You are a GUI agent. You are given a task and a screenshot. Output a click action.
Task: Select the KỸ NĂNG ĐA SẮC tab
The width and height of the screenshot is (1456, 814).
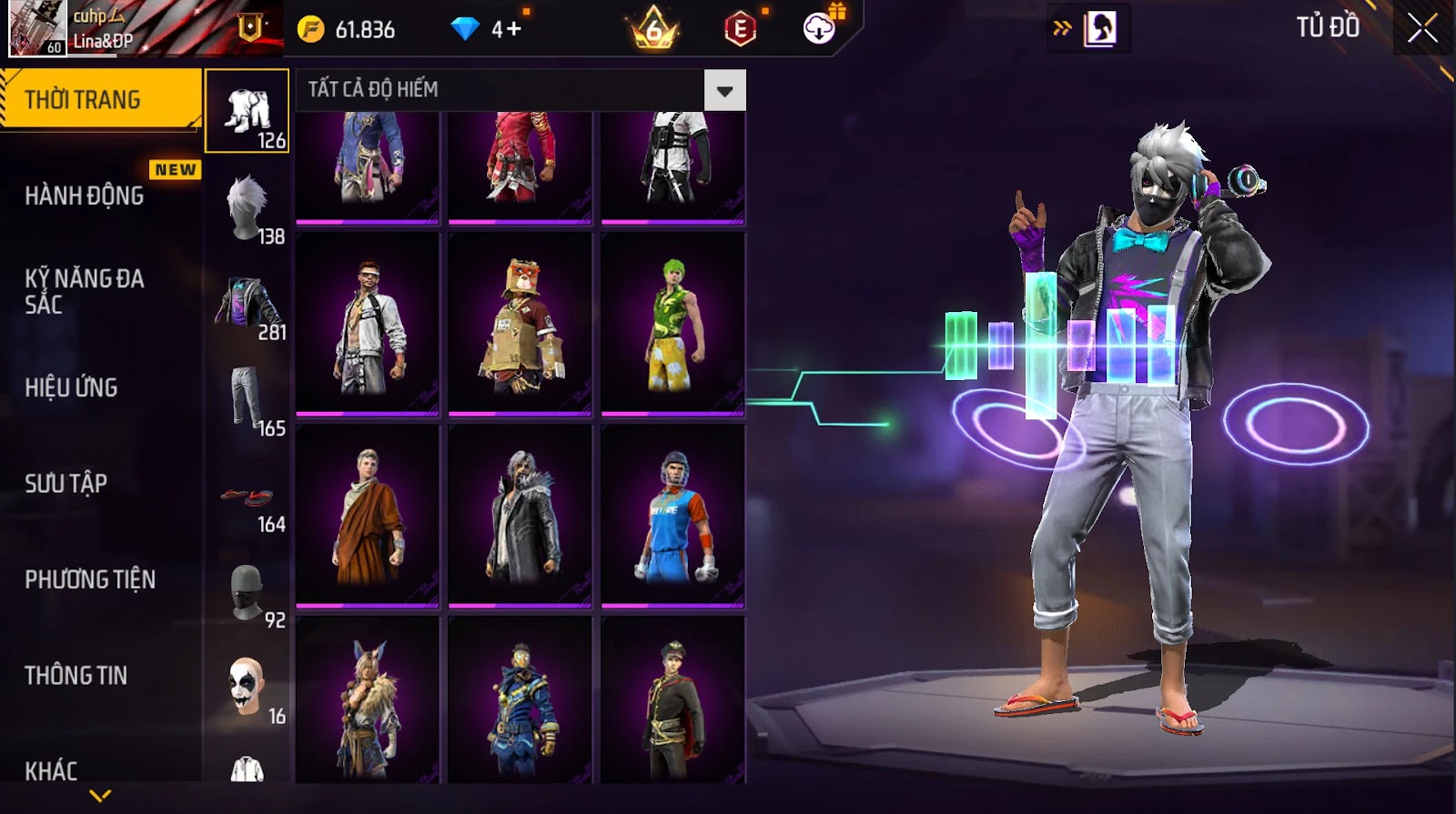click(x=84, y=291)
